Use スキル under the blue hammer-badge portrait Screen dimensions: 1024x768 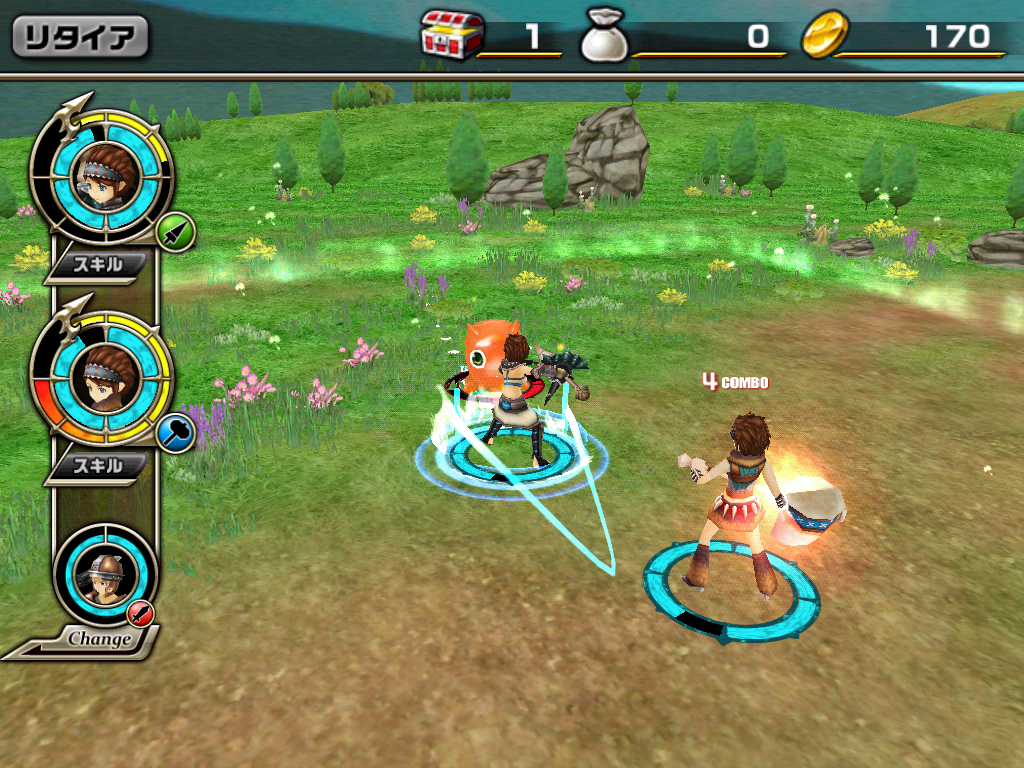[x=99, y=465]
